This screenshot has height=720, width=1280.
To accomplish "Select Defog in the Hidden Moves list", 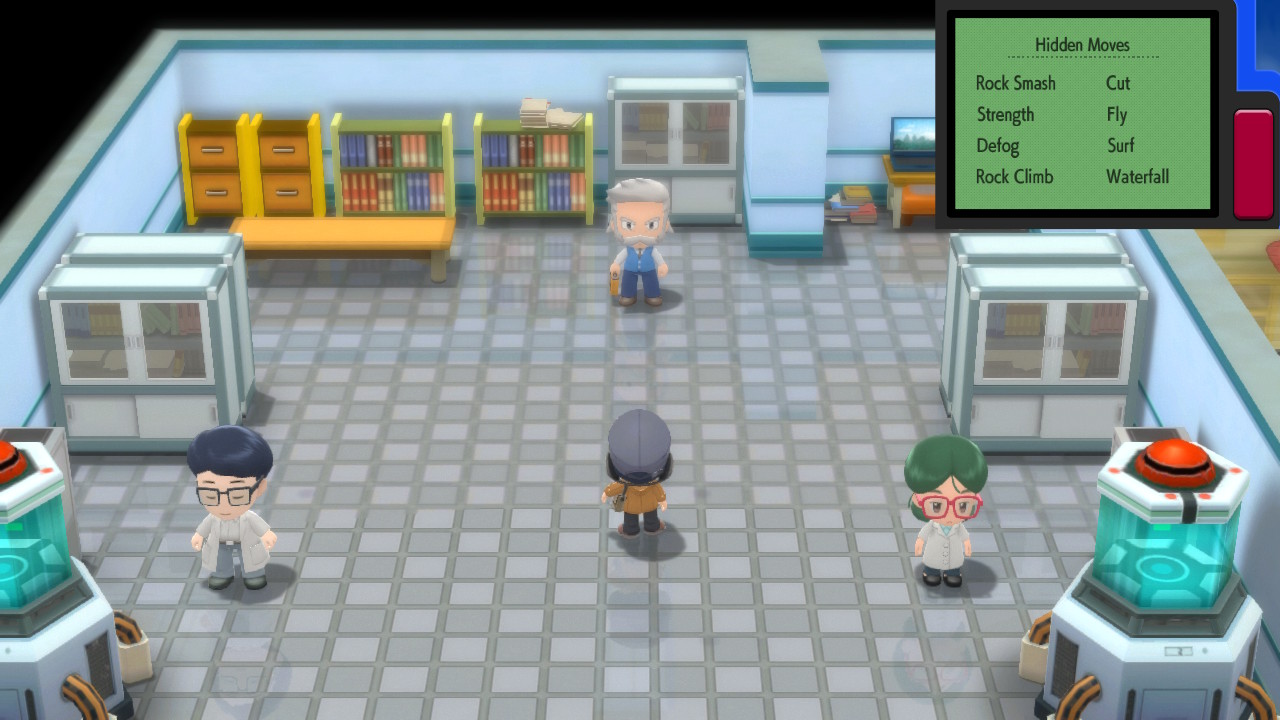I will click(997, 146).
